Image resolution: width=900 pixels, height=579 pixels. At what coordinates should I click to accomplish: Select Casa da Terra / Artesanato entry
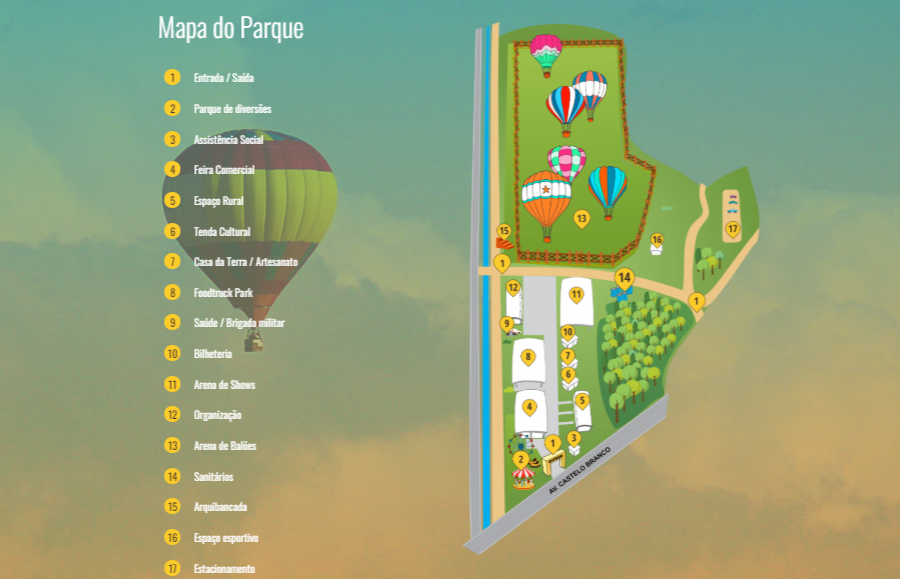pos(245,262)
